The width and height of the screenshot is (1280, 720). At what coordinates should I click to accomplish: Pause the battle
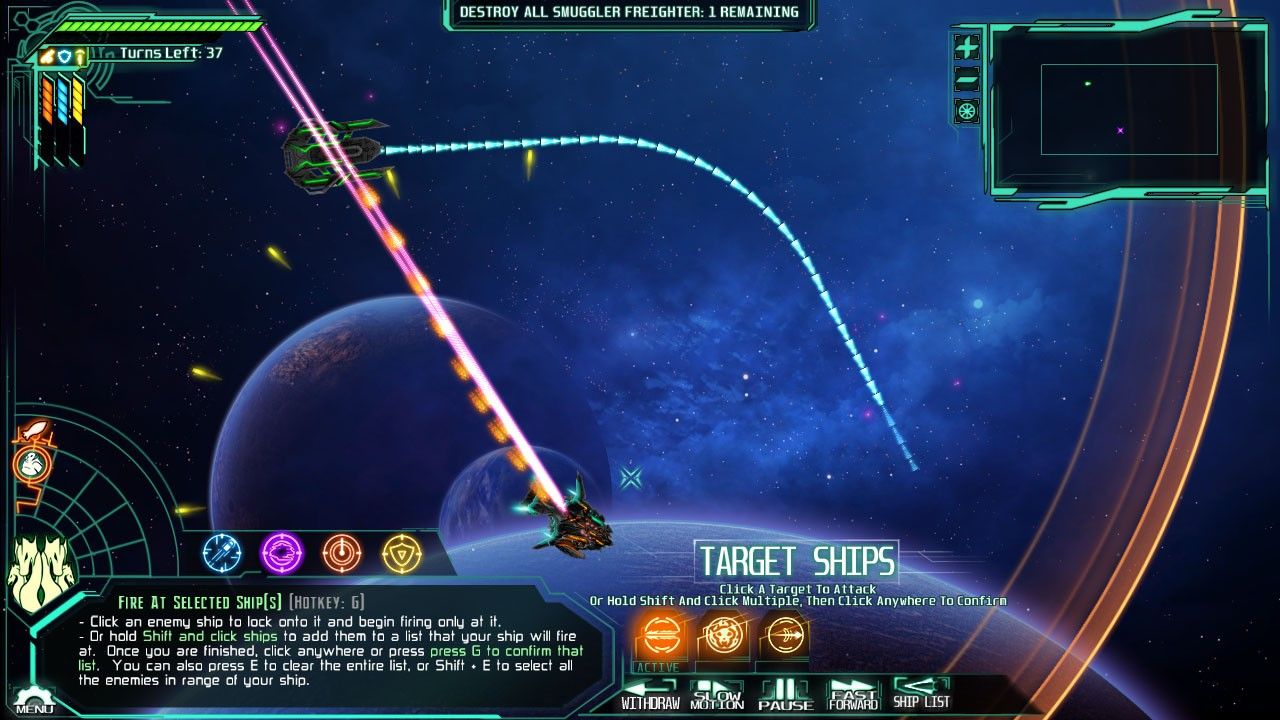(x=785, y=694)
